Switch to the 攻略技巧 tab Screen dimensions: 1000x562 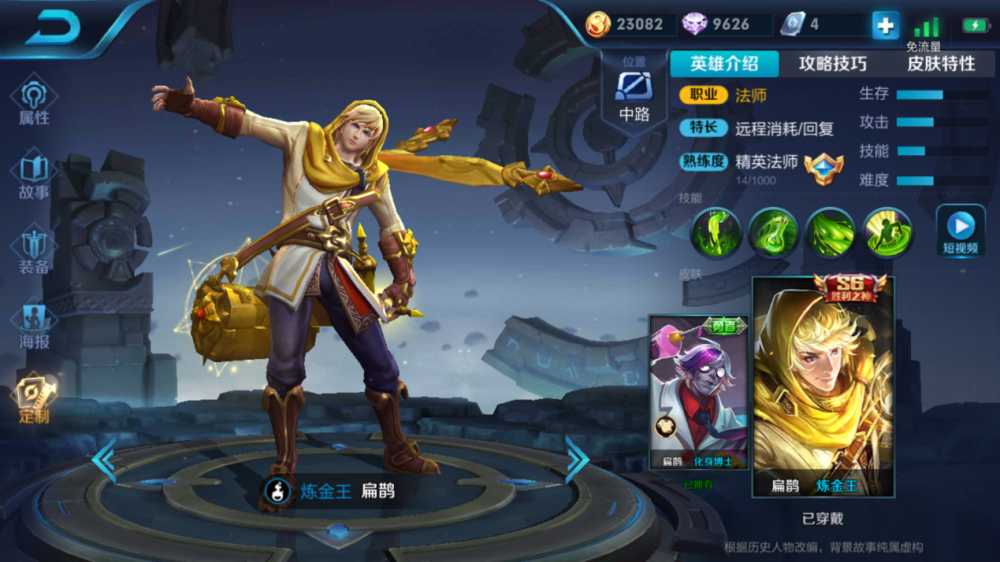(832, 64)
